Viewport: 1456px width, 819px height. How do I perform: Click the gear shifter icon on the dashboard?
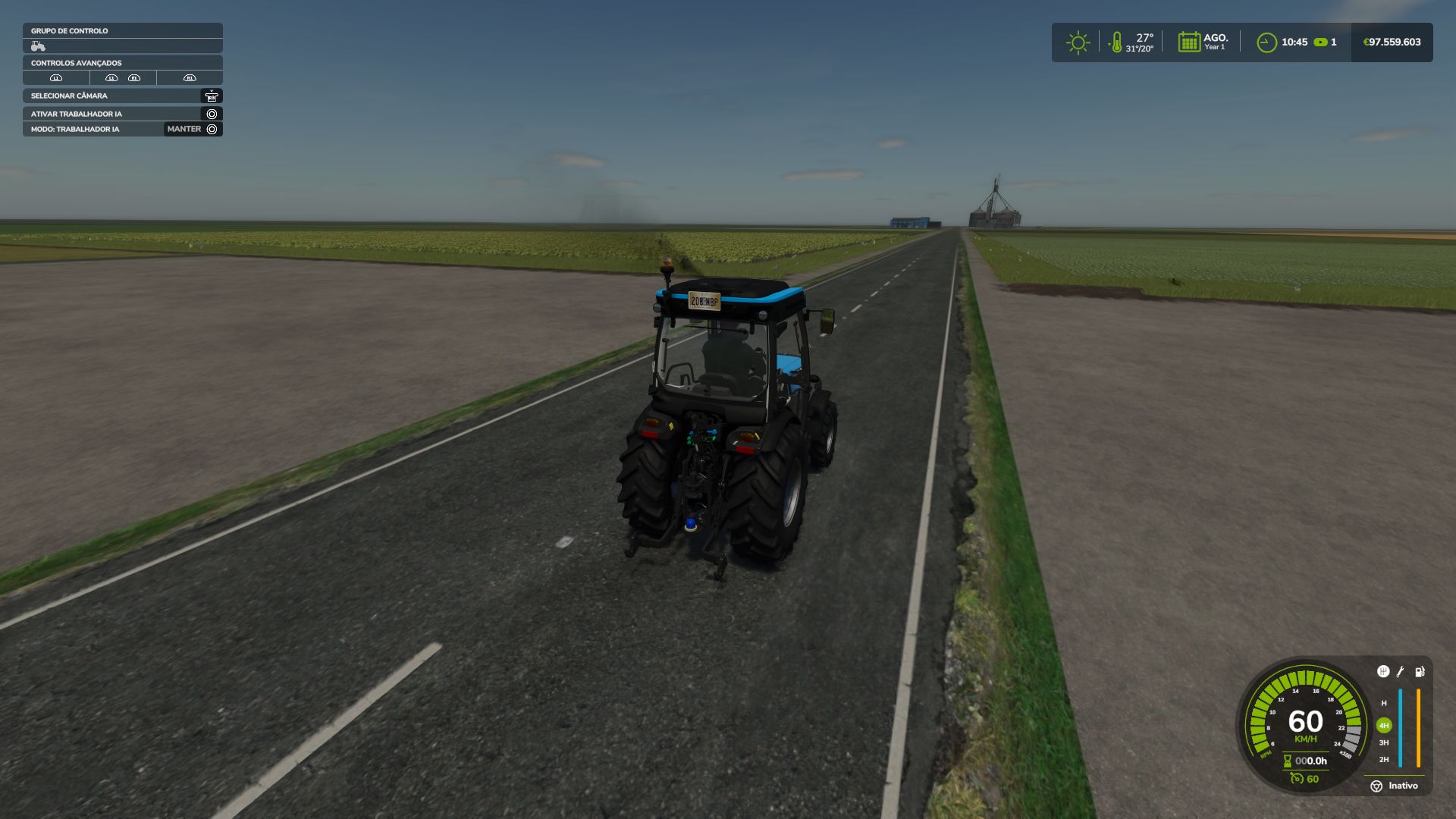pos(1383,672)
